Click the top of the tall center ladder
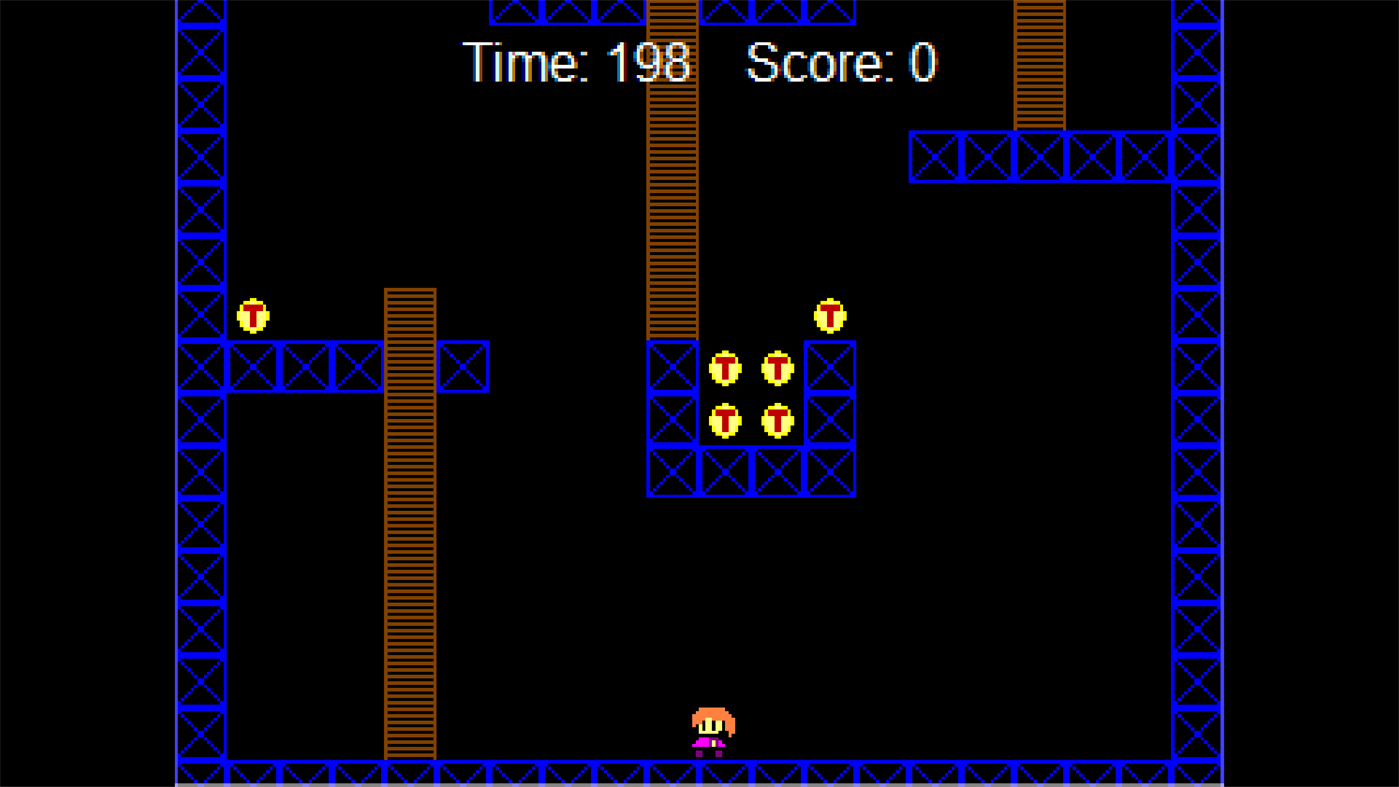1399x787 pixels. click(x=672, y=15)
